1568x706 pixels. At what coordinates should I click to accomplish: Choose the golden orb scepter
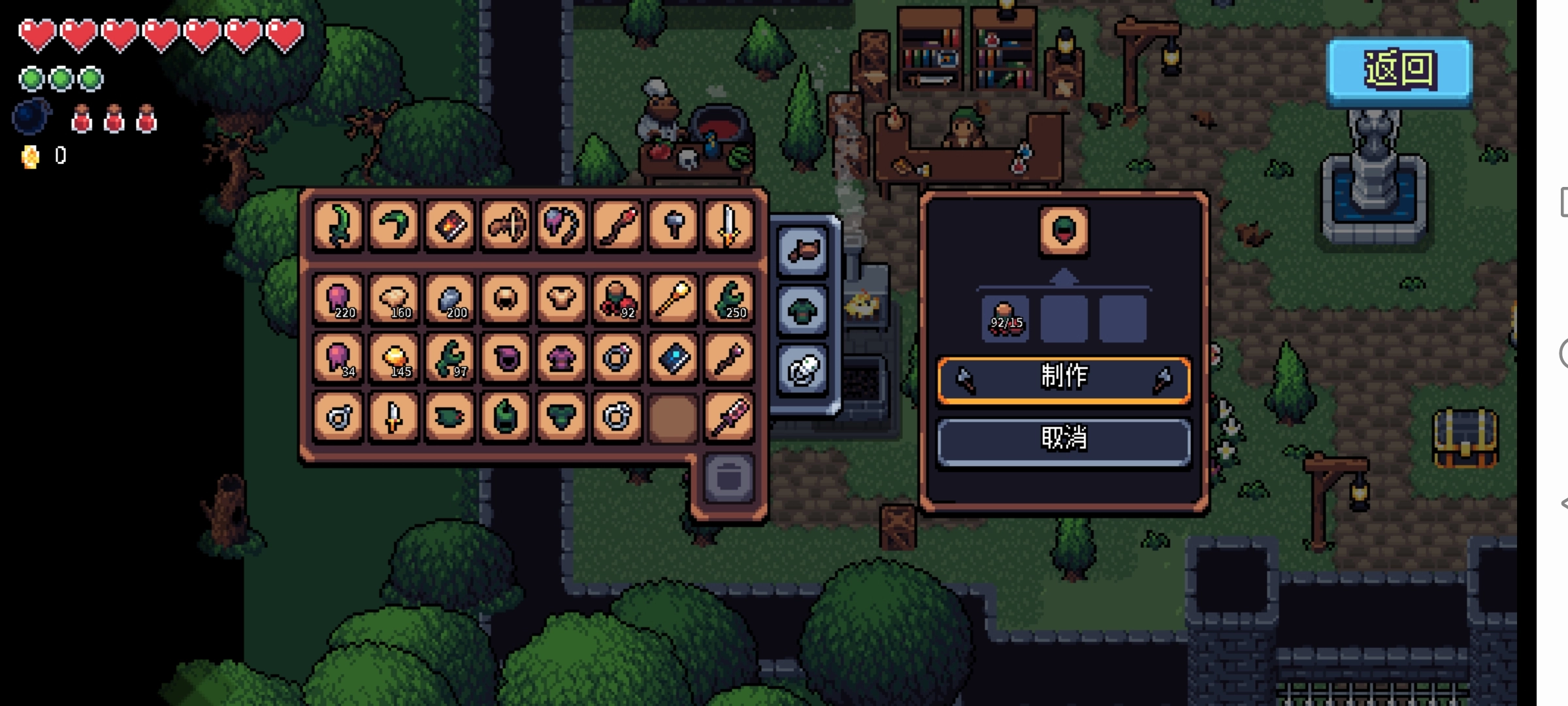673,299
